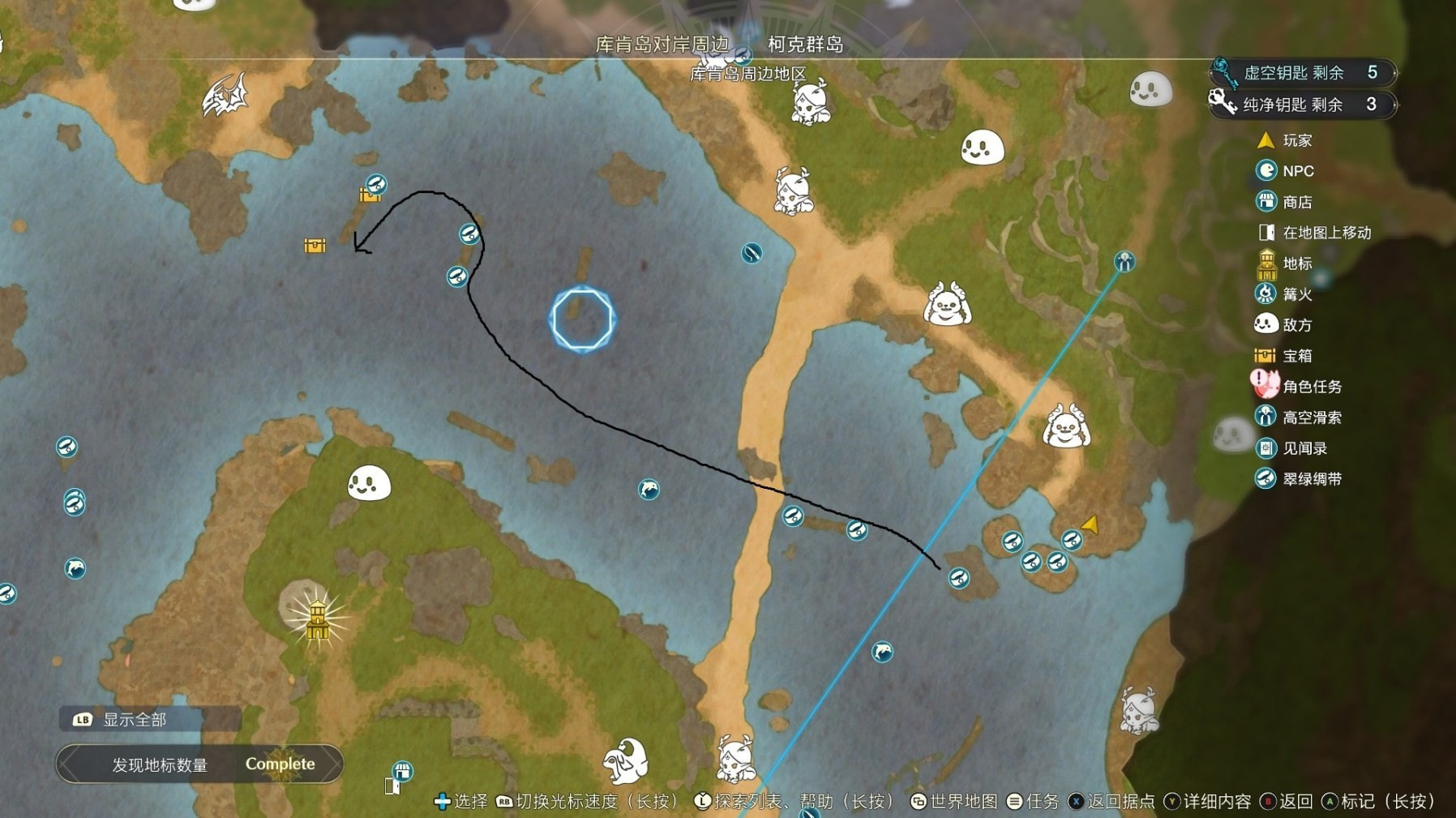Image resolution: width=1456 pixels, height=818 pixels.
Task: Select the yellow player arrow marker
Action: 1091,525
